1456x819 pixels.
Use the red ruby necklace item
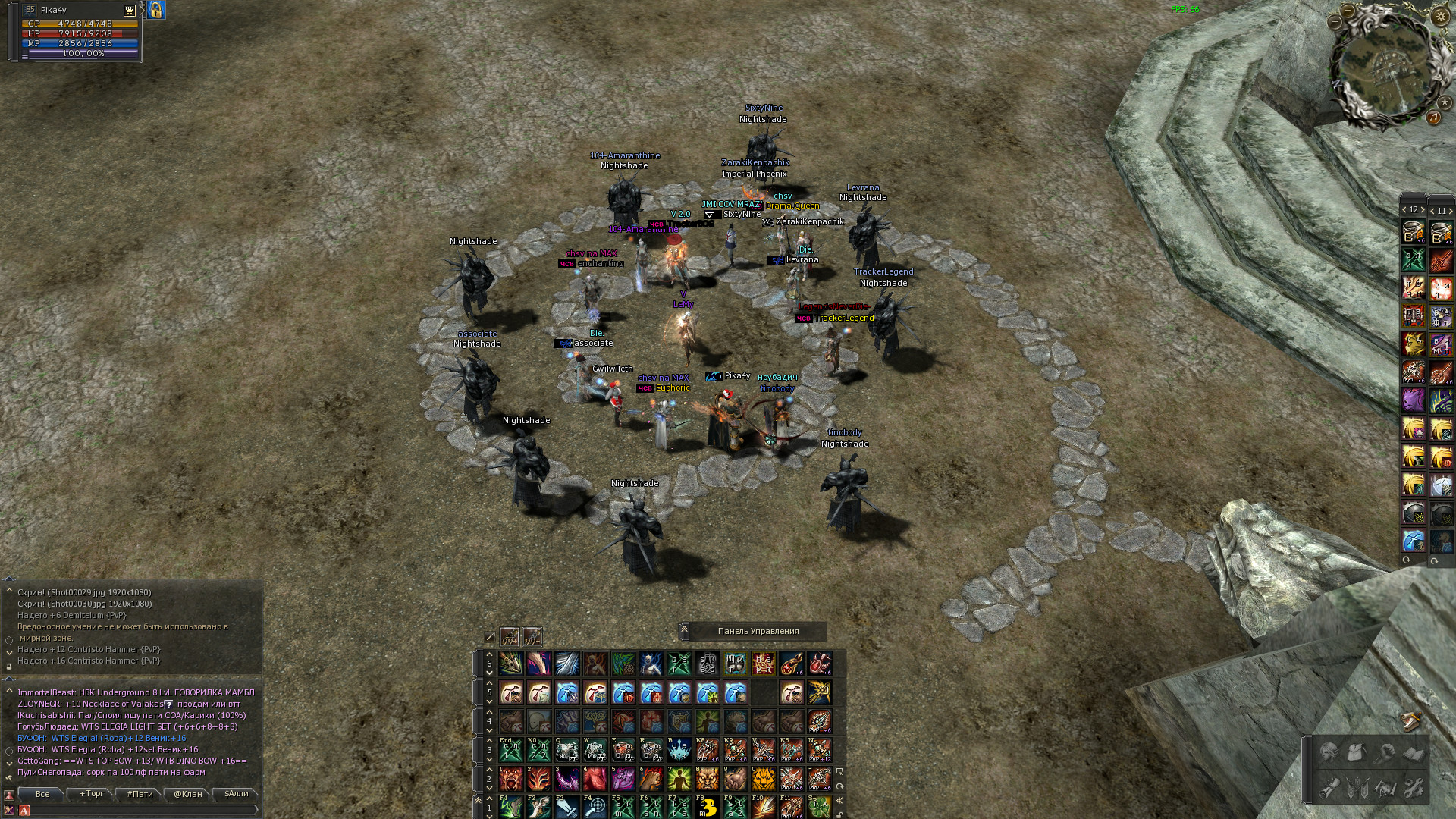(791, 664)
